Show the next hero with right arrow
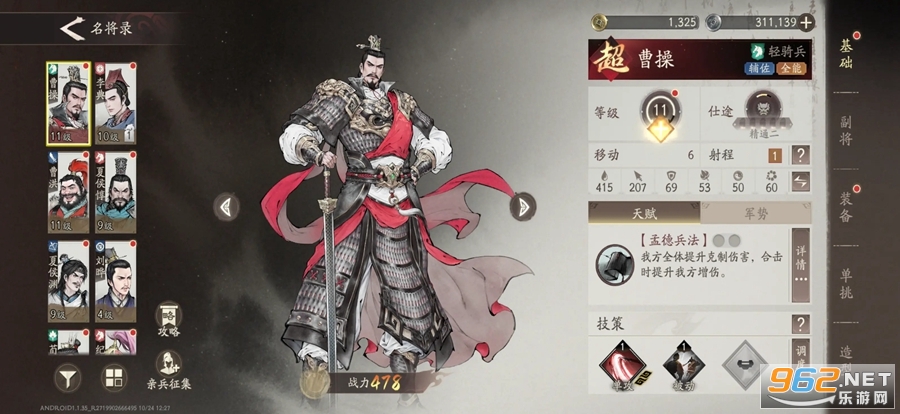The width and height of the screenshot is (900, 414). coord(521,206)
